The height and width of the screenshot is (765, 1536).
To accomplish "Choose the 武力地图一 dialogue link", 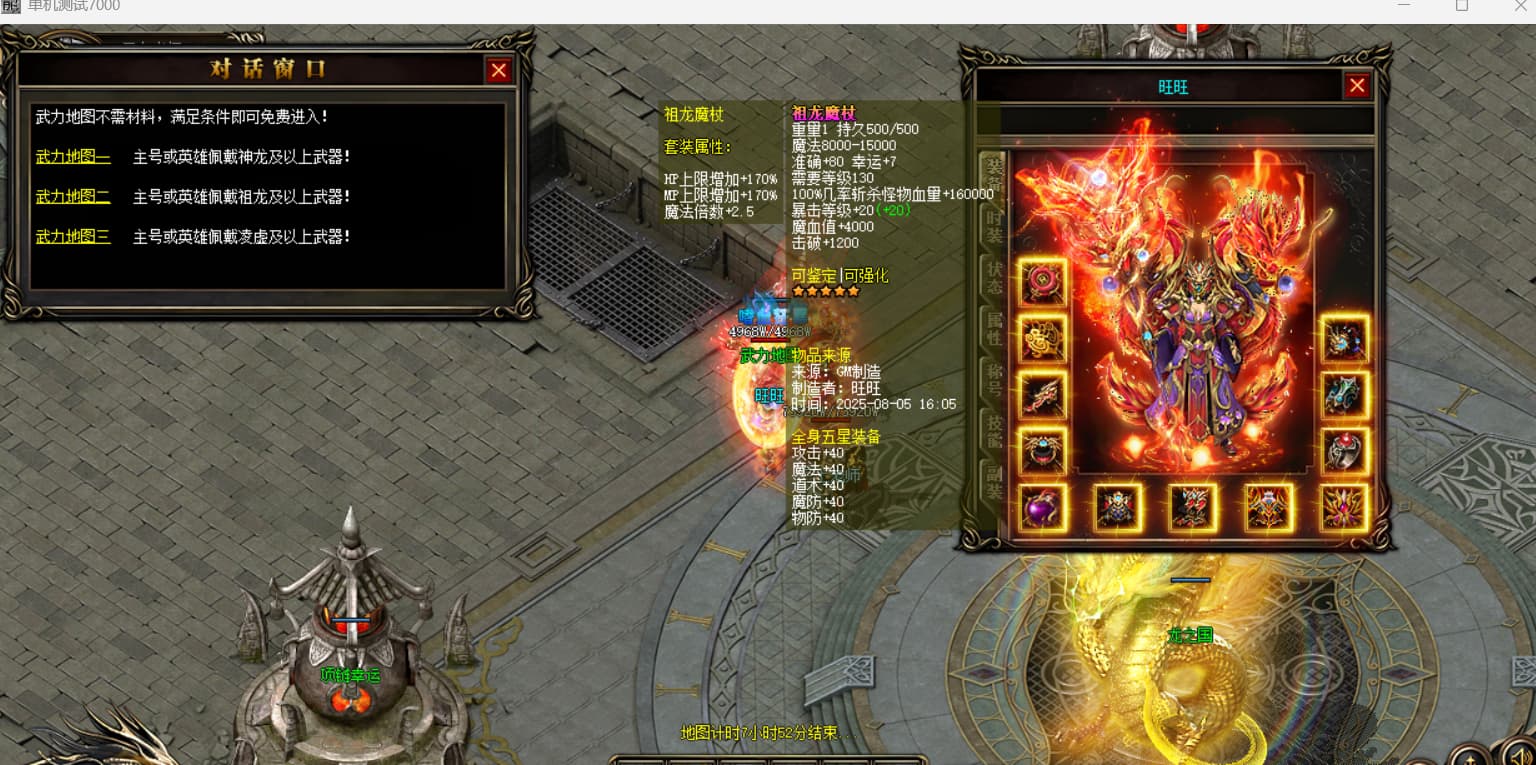I will click(73, 157).
